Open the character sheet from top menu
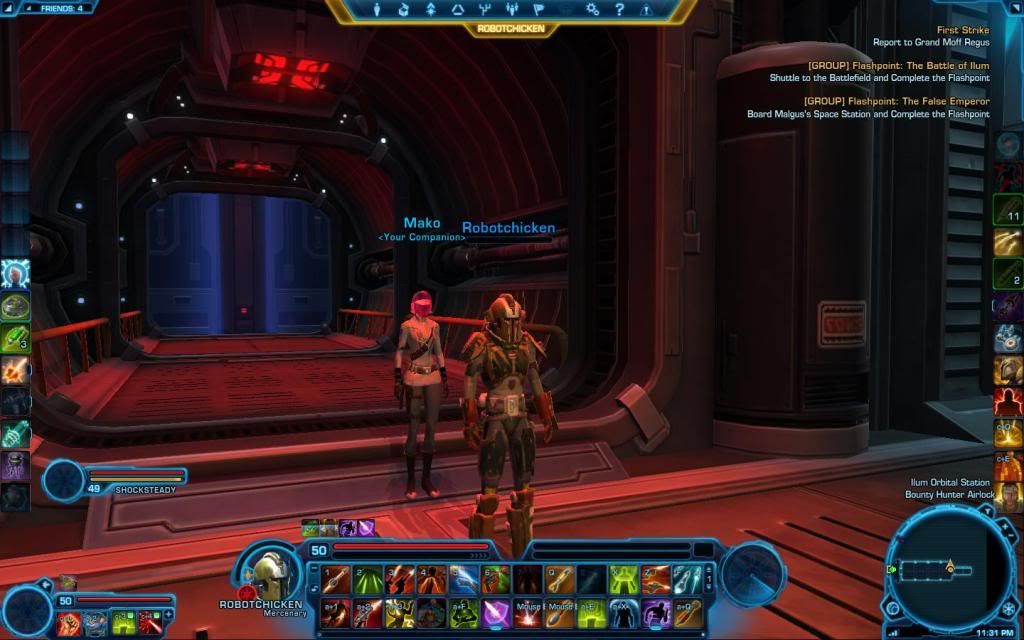Screen dimensions: 1024x640 [377, 10]
